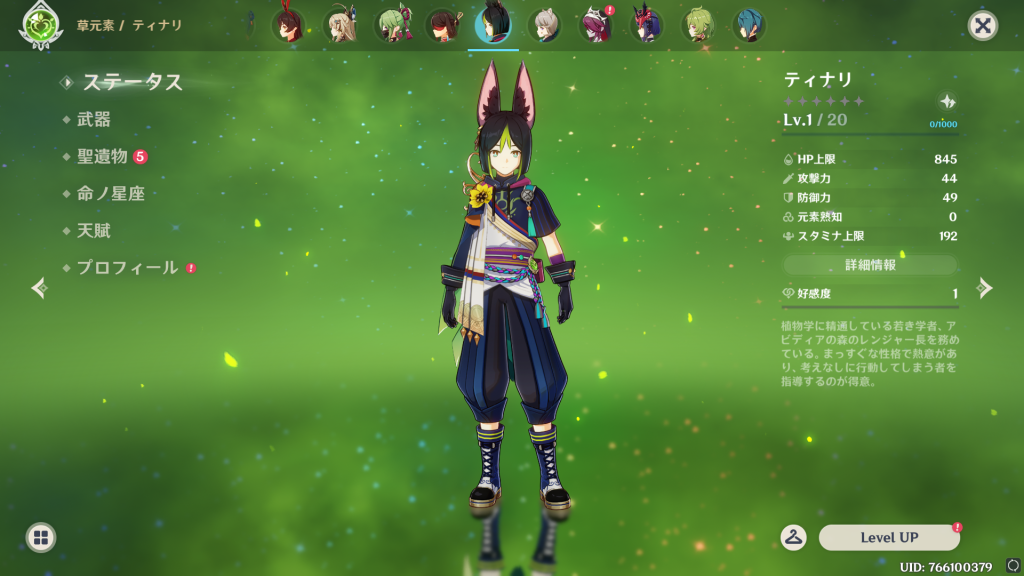Open the outfit hanger icon

(794, 538)
